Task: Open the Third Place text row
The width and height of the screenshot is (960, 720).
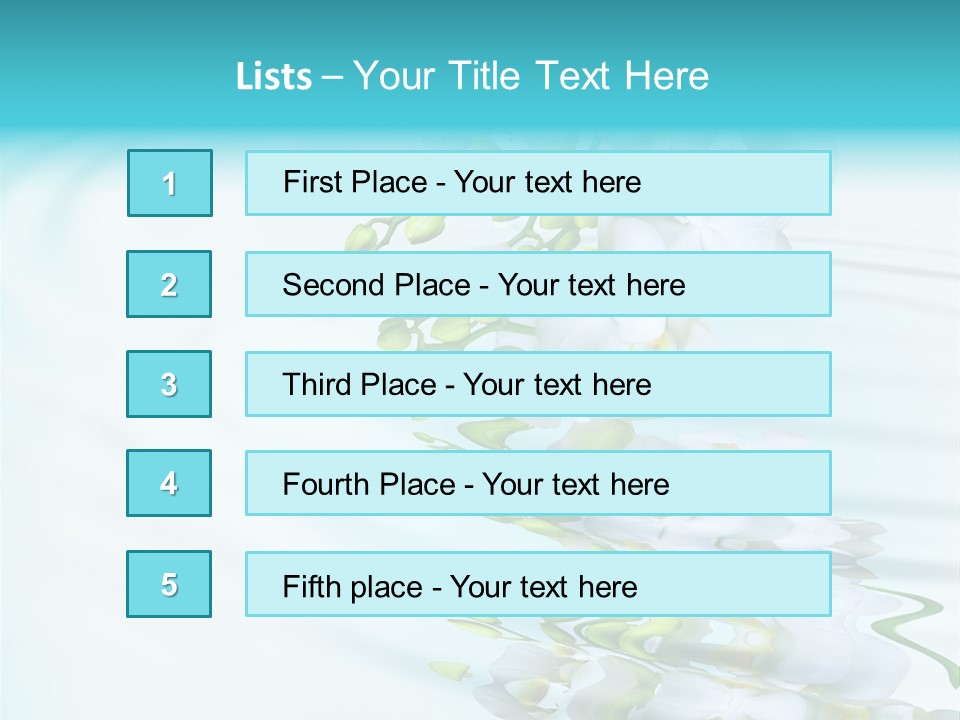Action: pyautogui.click(x=538, y=384)
